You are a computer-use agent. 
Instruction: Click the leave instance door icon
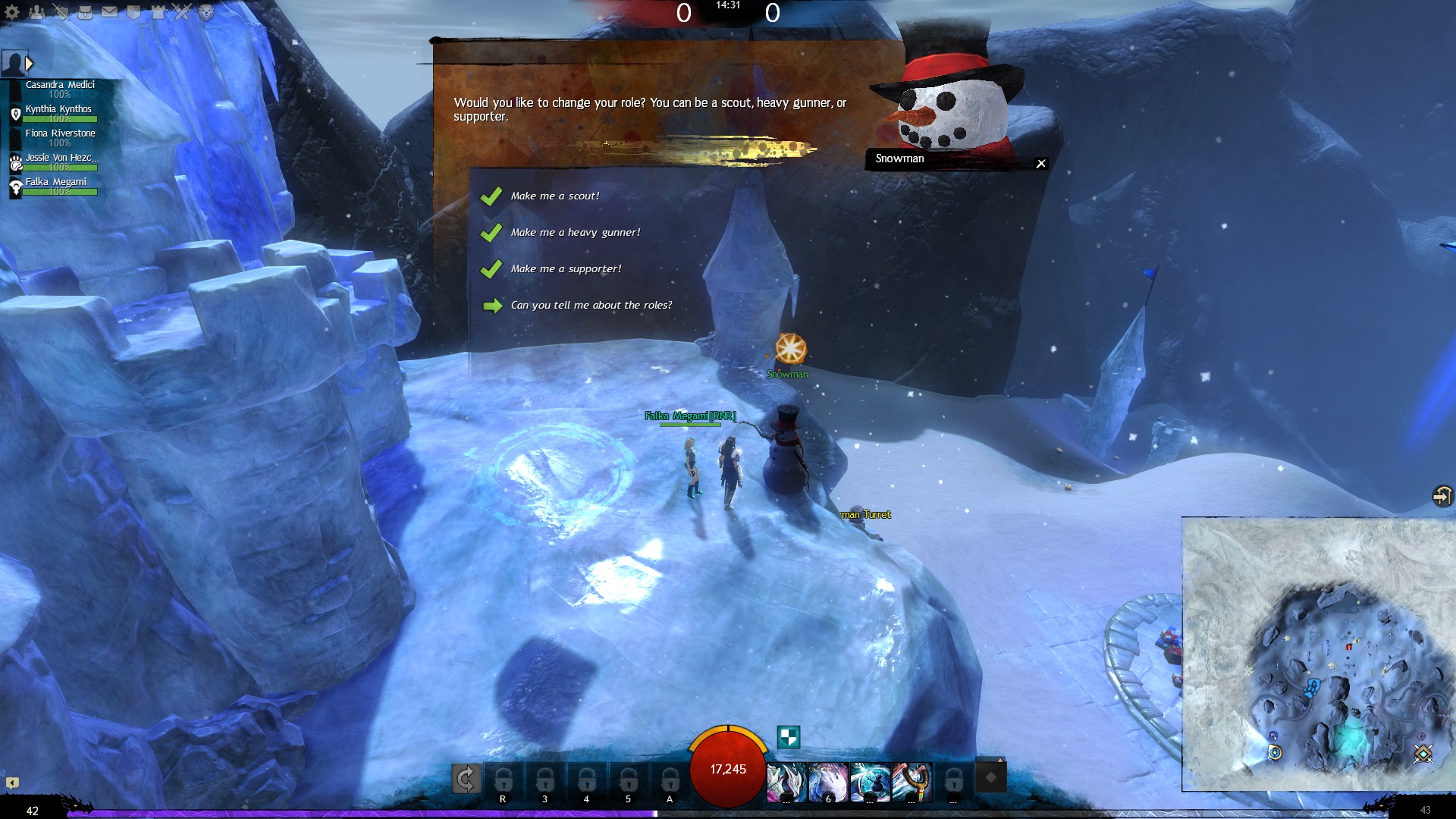[1442, 496]
